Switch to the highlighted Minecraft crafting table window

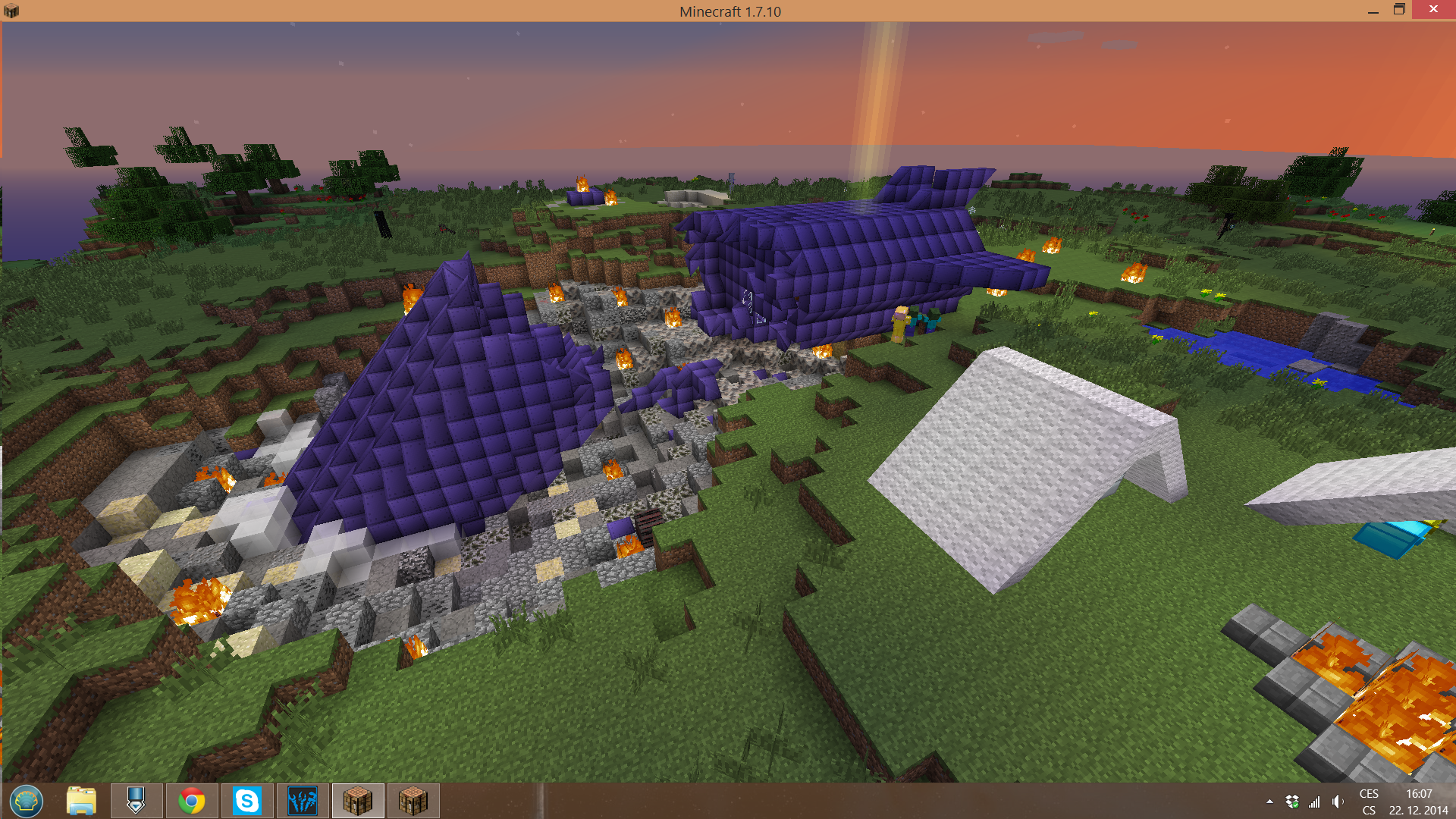point(357,800)
